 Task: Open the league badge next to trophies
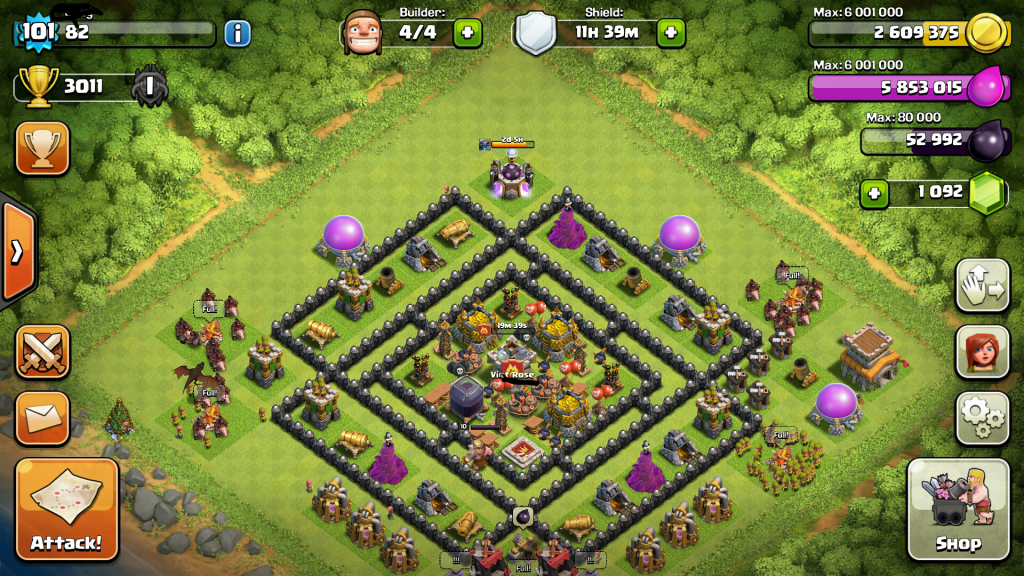(150, 87)
